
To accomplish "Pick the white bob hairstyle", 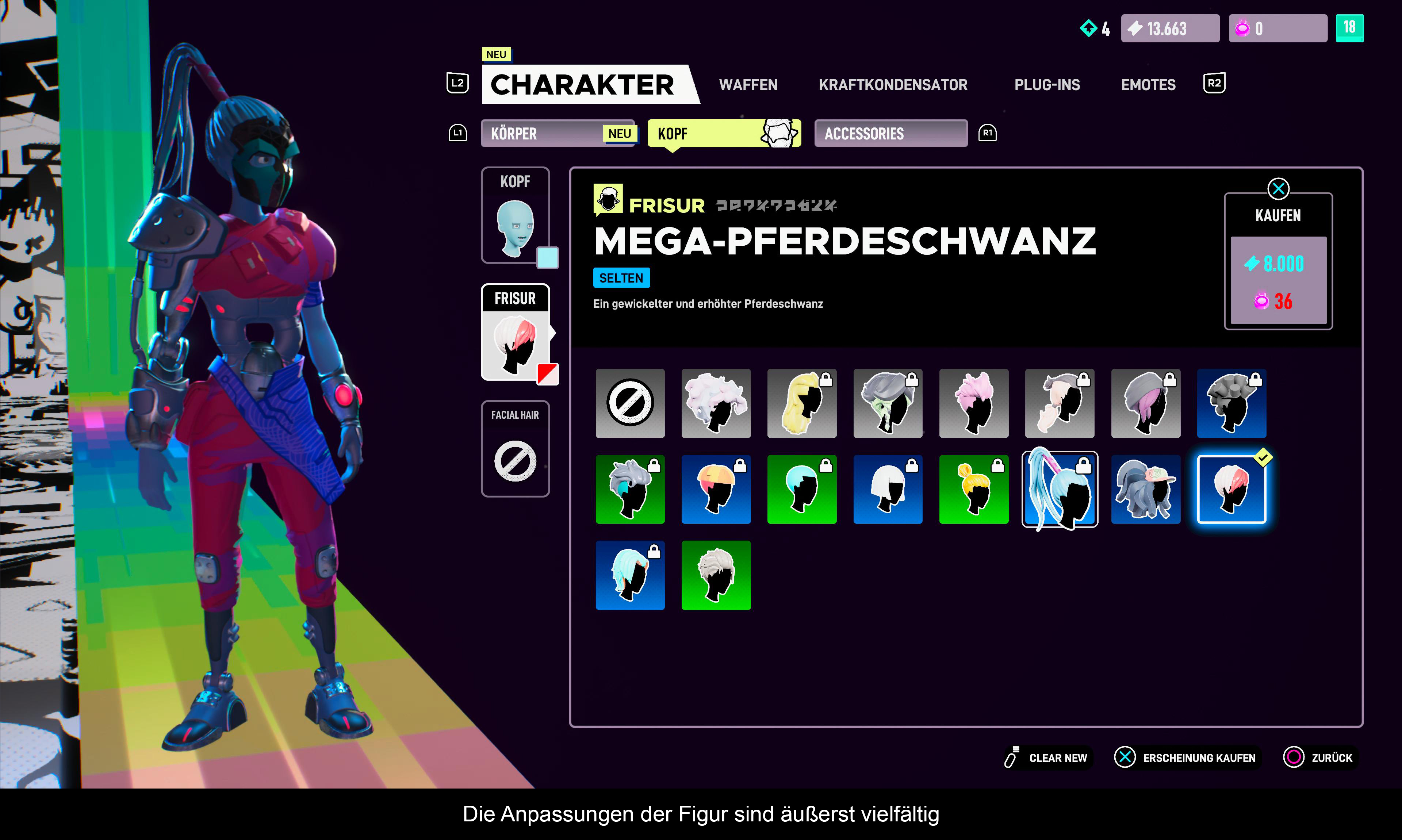I will click(x=888, y=490).
